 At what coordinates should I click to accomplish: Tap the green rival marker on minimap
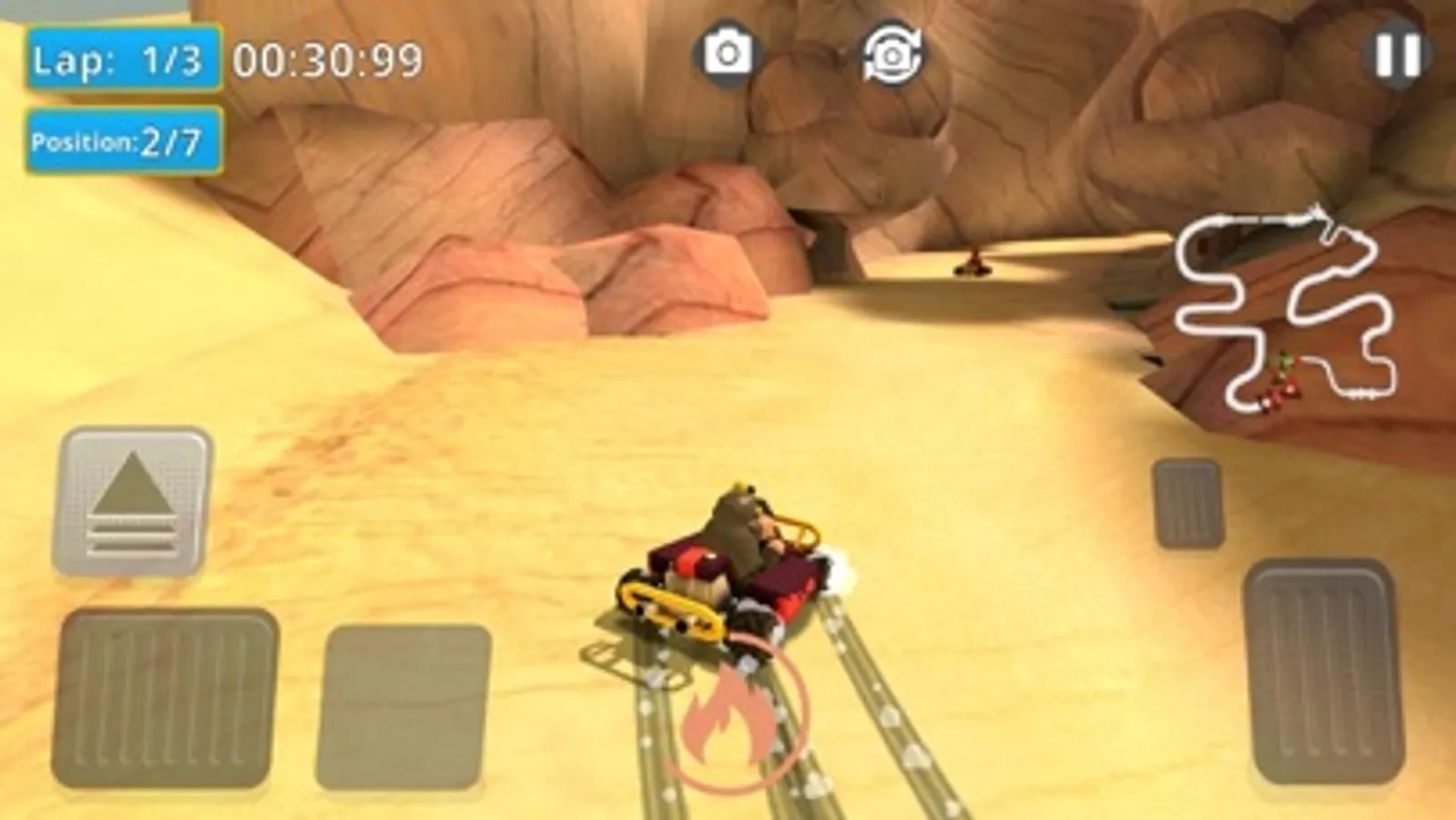(1285, 361)
